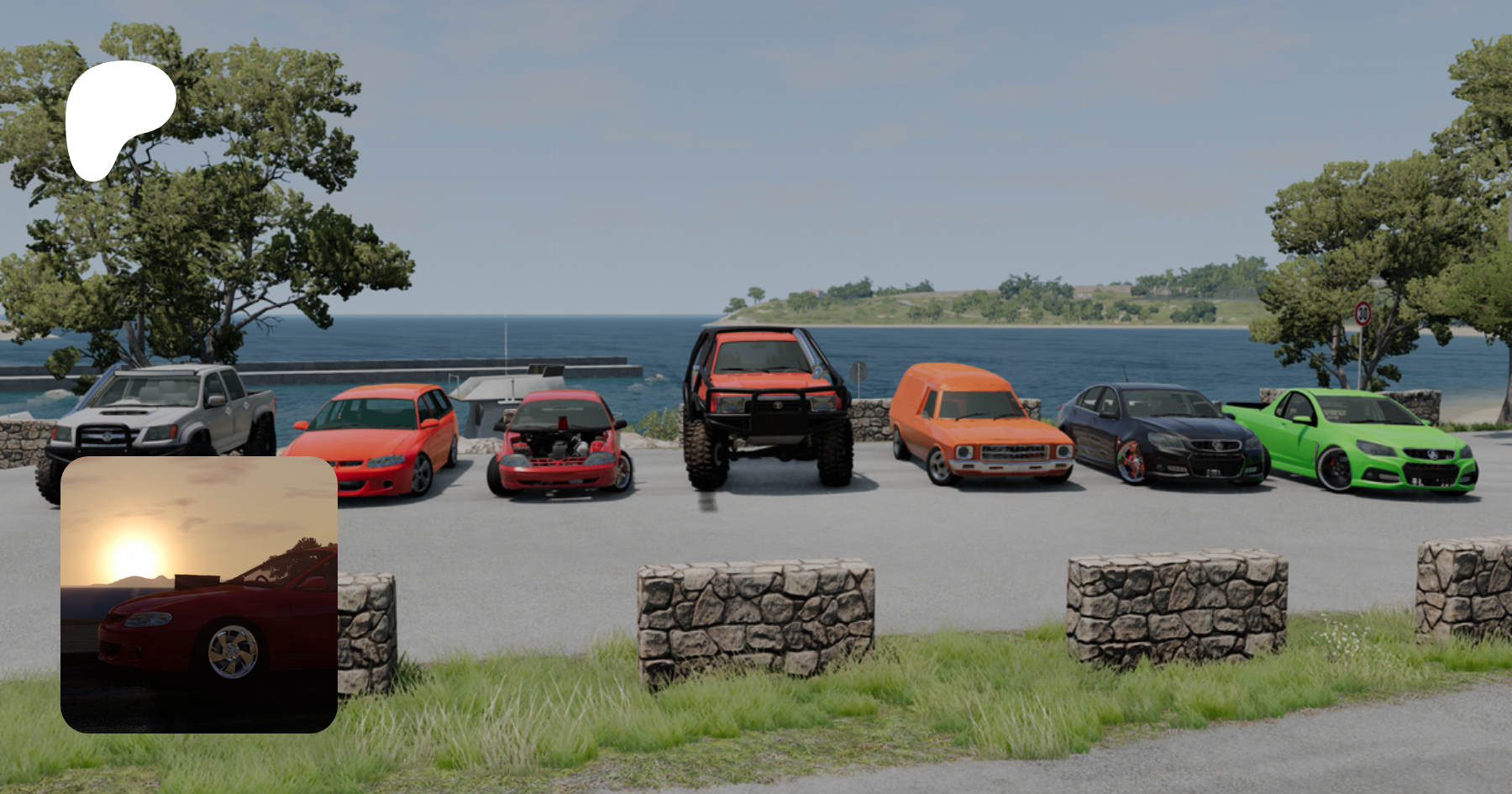Open the sunset red car avatar thumbnail
Image resolution: width=1512 pixels, height=794 pixels.
(x=199, y=594)
